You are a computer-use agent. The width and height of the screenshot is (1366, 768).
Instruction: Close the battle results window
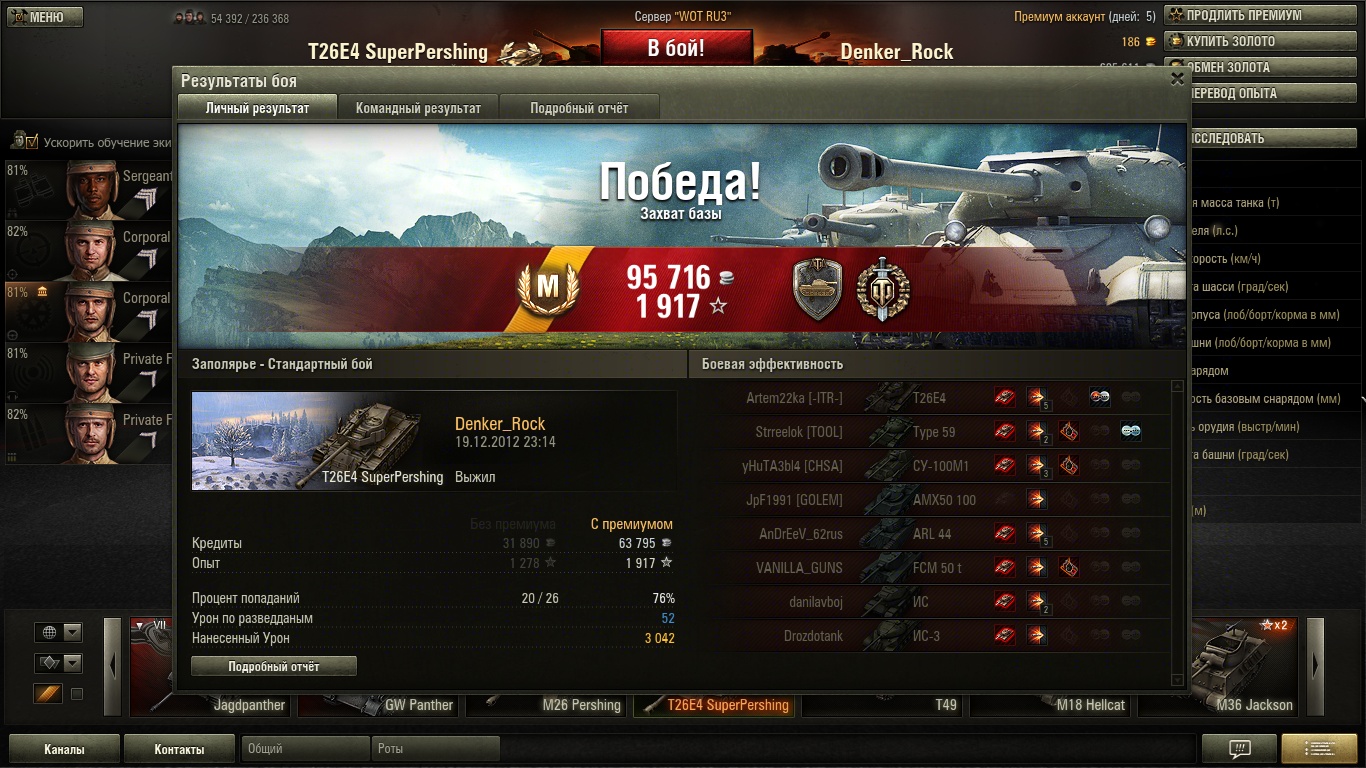click(1177, 79)
